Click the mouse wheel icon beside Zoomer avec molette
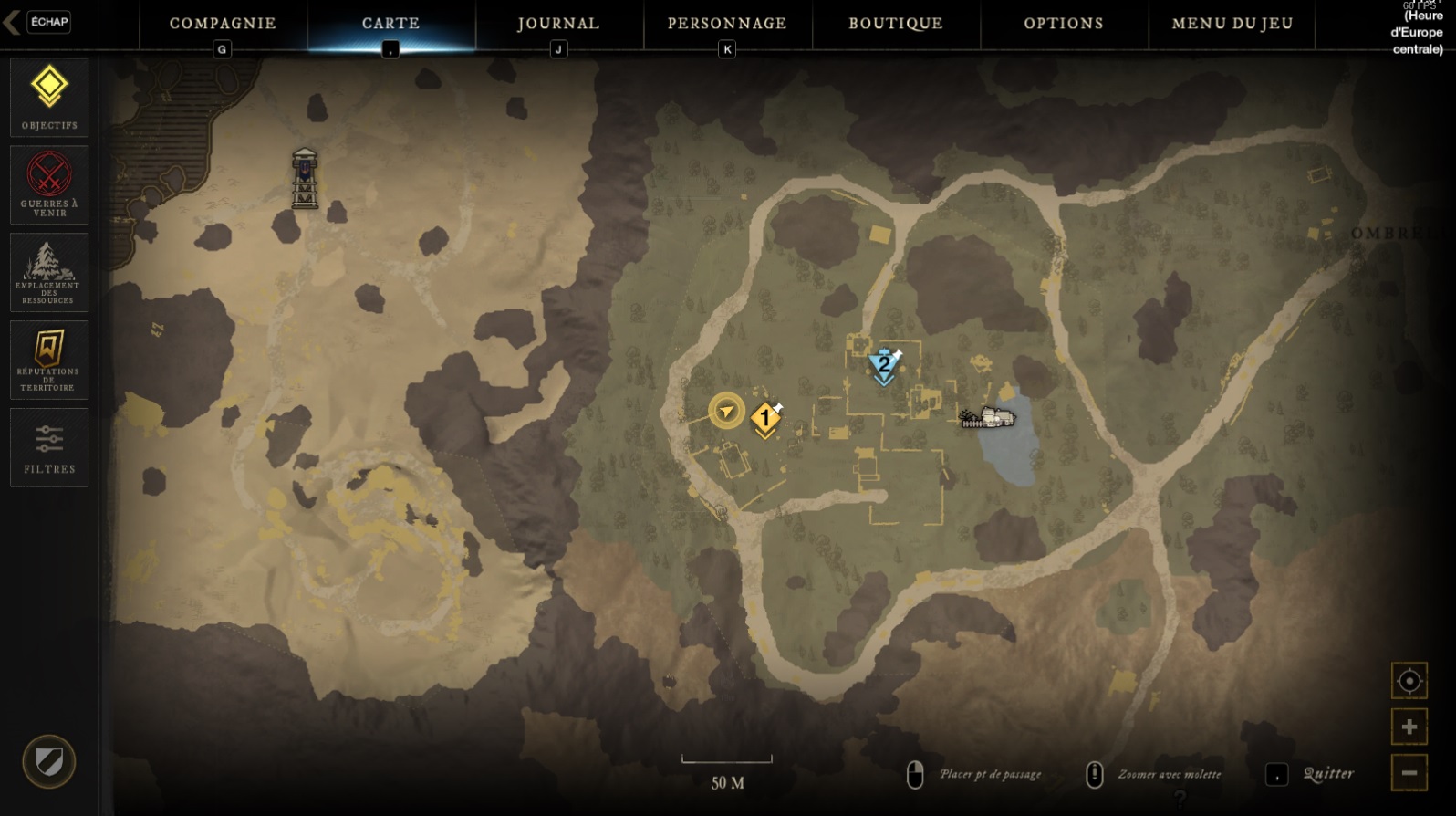 pos(1095,773)
